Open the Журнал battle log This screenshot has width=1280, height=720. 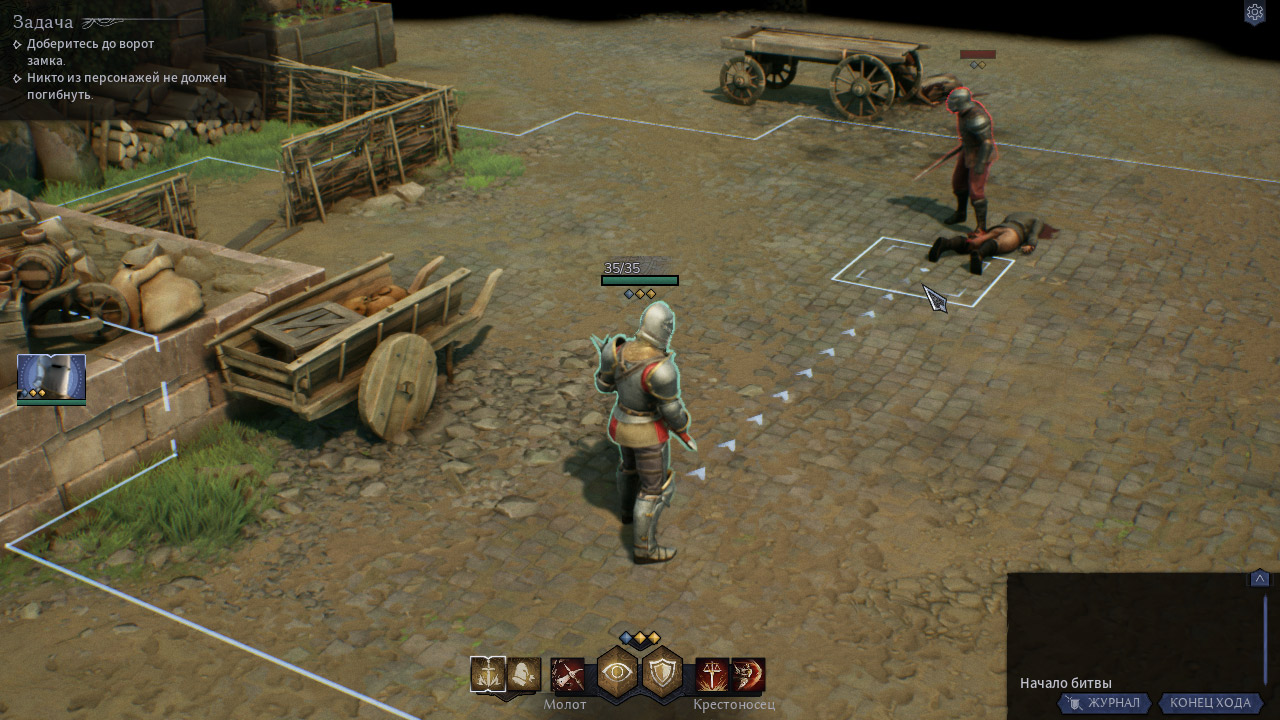tap(1104, 703)
